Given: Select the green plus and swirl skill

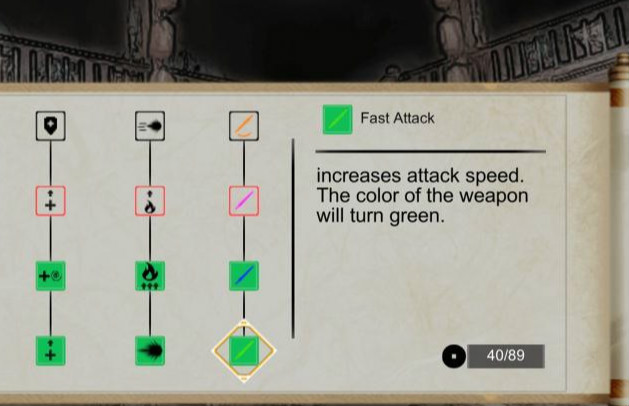Looking at the screenshot, I should point(50,276).
